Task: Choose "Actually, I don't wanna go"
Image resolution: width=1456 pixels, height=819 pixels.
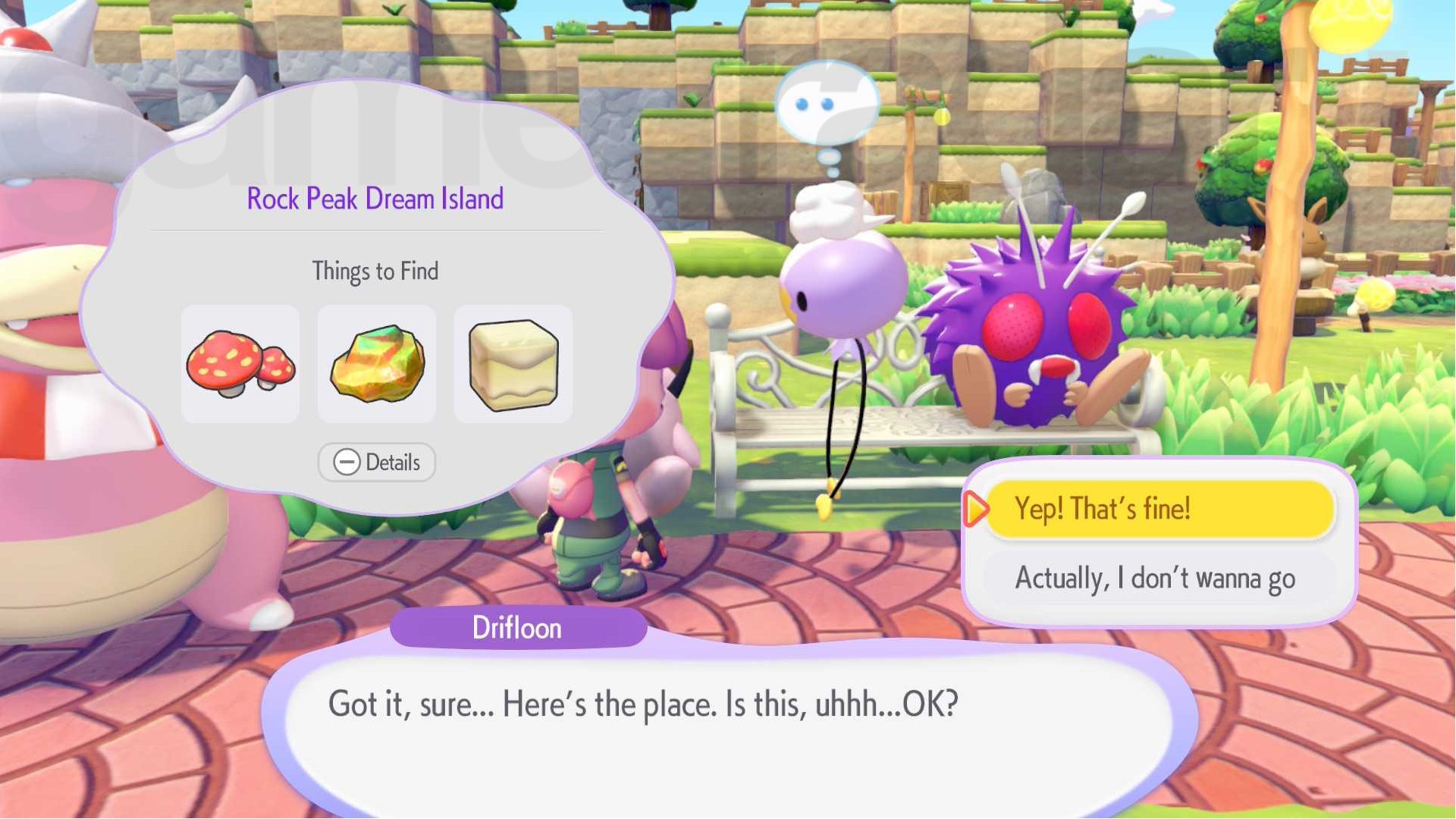Action: 1156,577
